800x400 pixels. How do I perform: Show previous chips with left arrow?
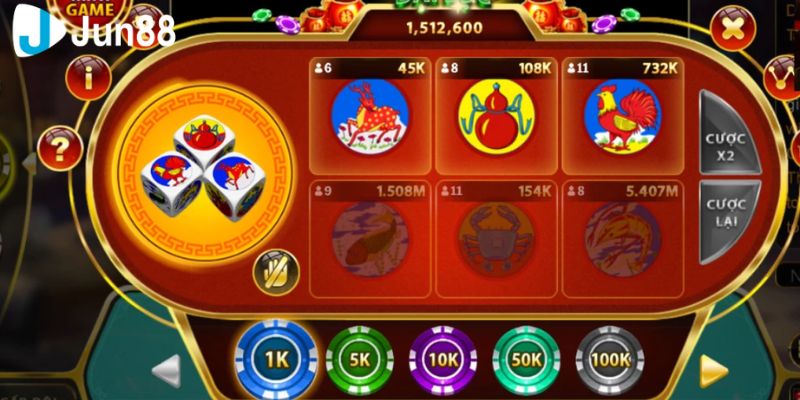pos(165,370)
